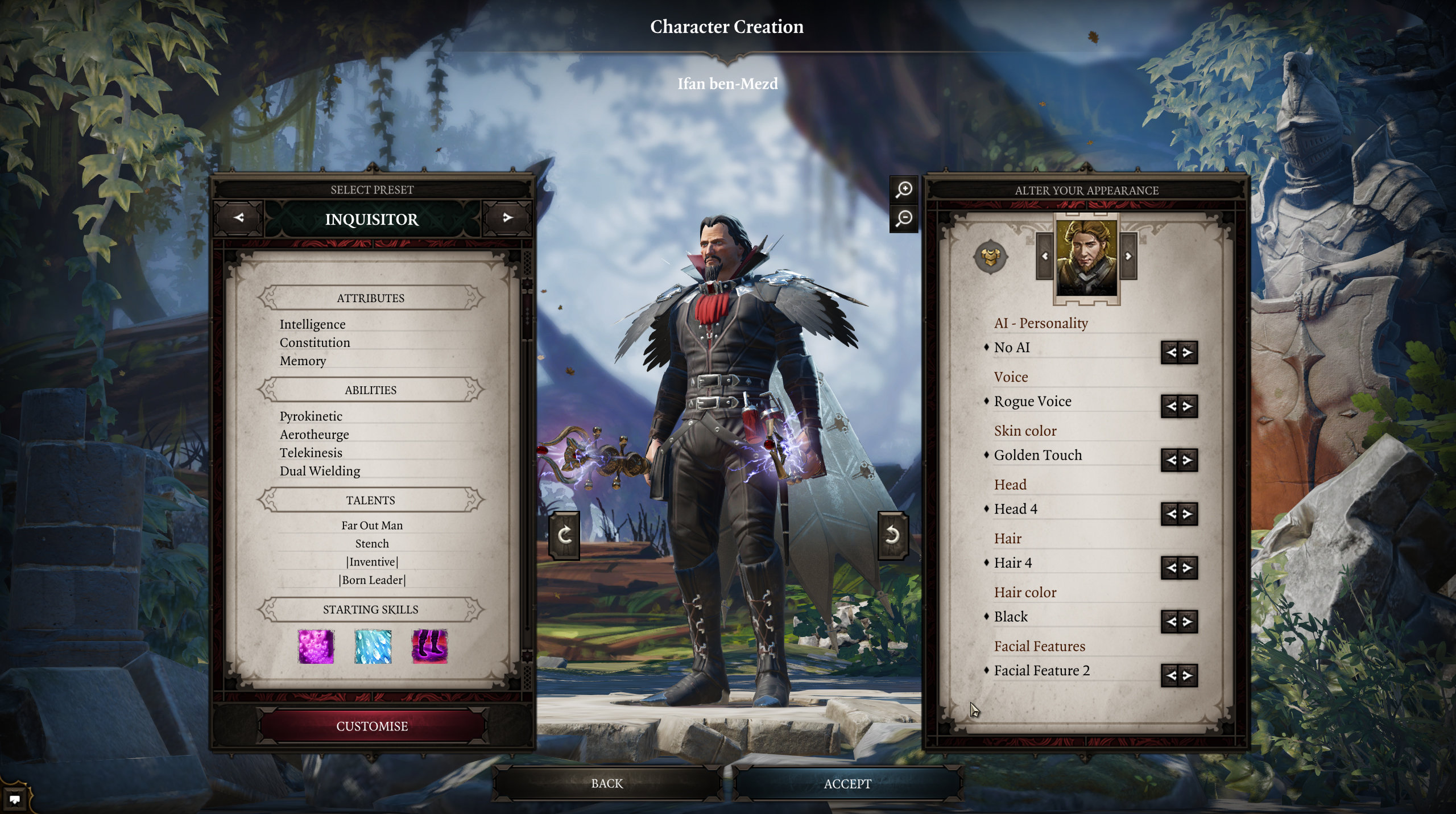Switch to the previous preset before Inquisitor

pyautogui.click(x=239, y=218)
